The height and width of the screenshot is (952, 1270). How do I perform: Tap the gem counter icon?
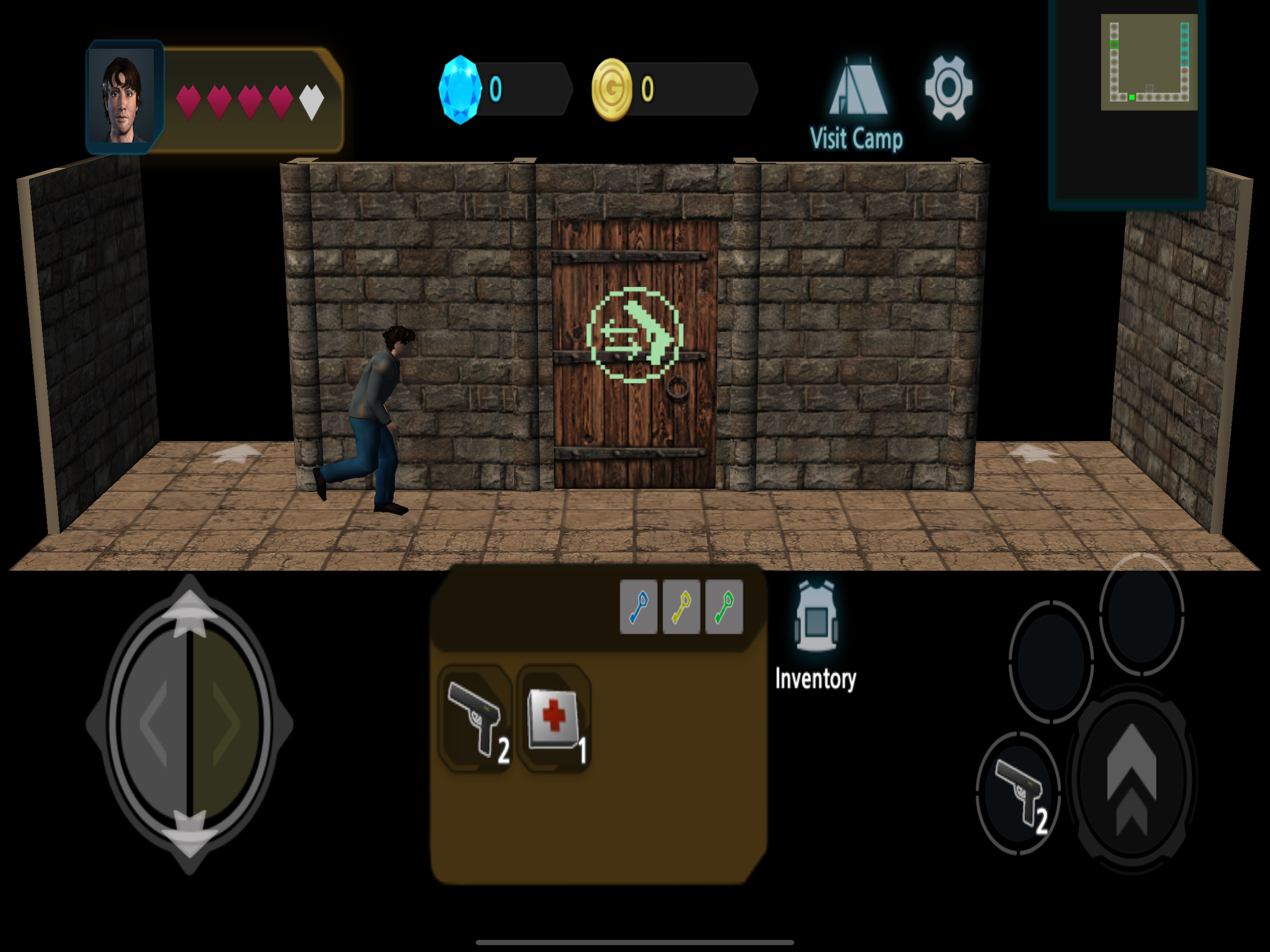460,87
